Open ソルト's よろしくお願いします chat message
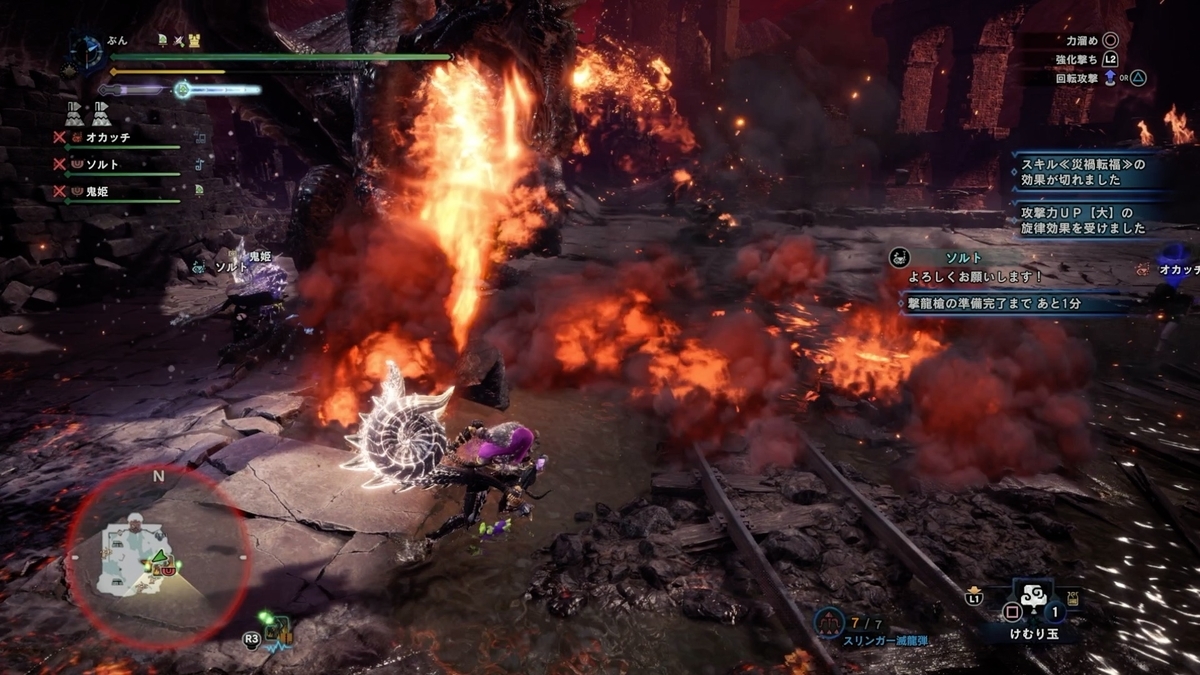1200x675 pixels. click(x=1010, y=267)
